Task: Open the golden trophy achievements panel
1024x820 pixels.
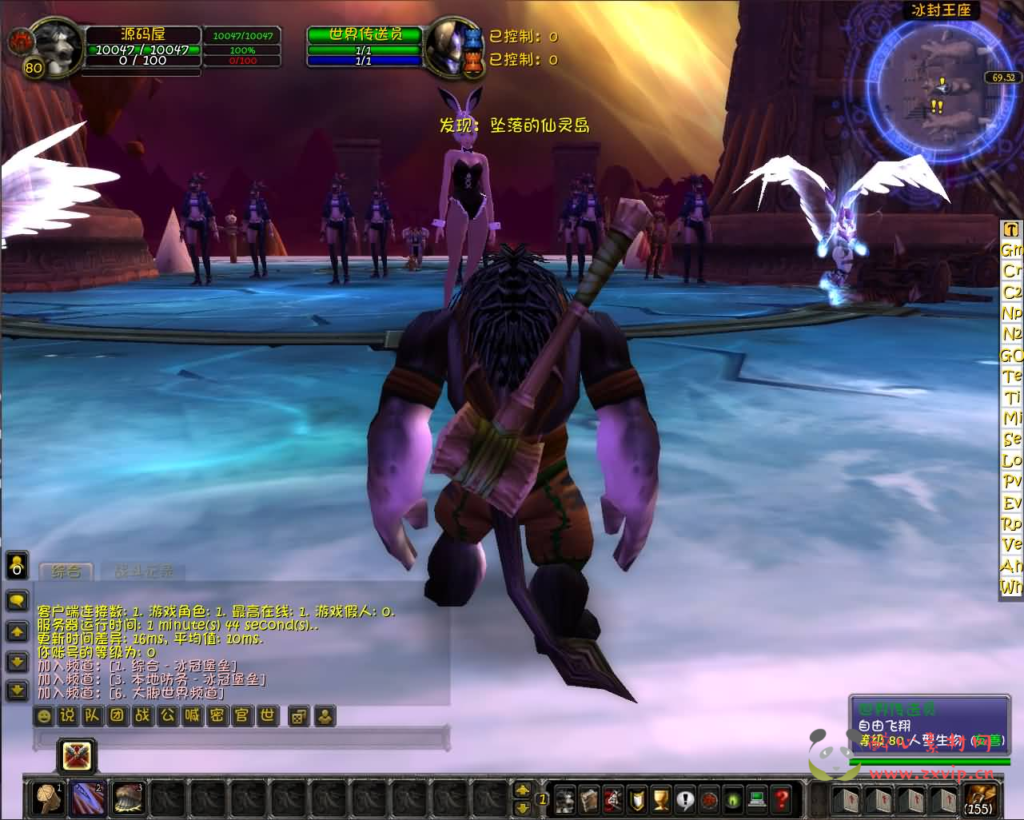Action: (x=660, y=799)
